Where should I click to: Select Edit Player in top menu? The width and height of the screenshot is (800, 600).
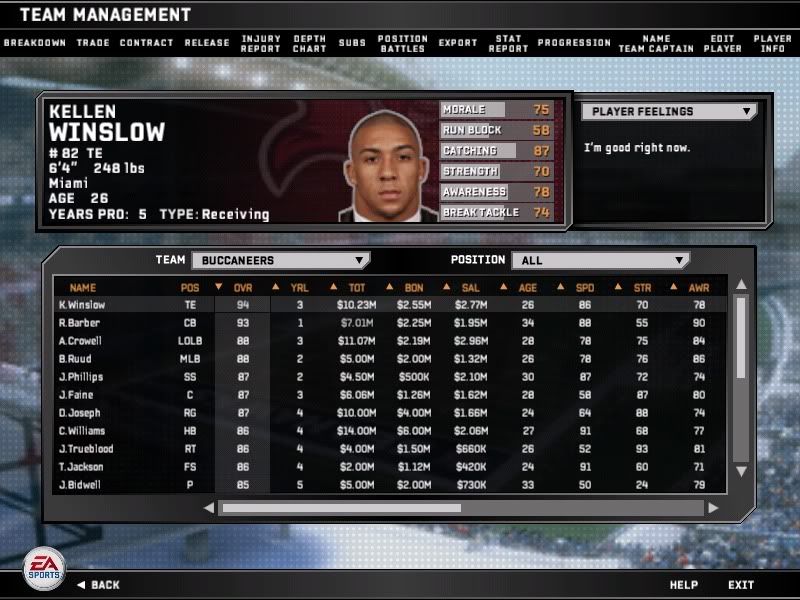click(x=722, y=43)
